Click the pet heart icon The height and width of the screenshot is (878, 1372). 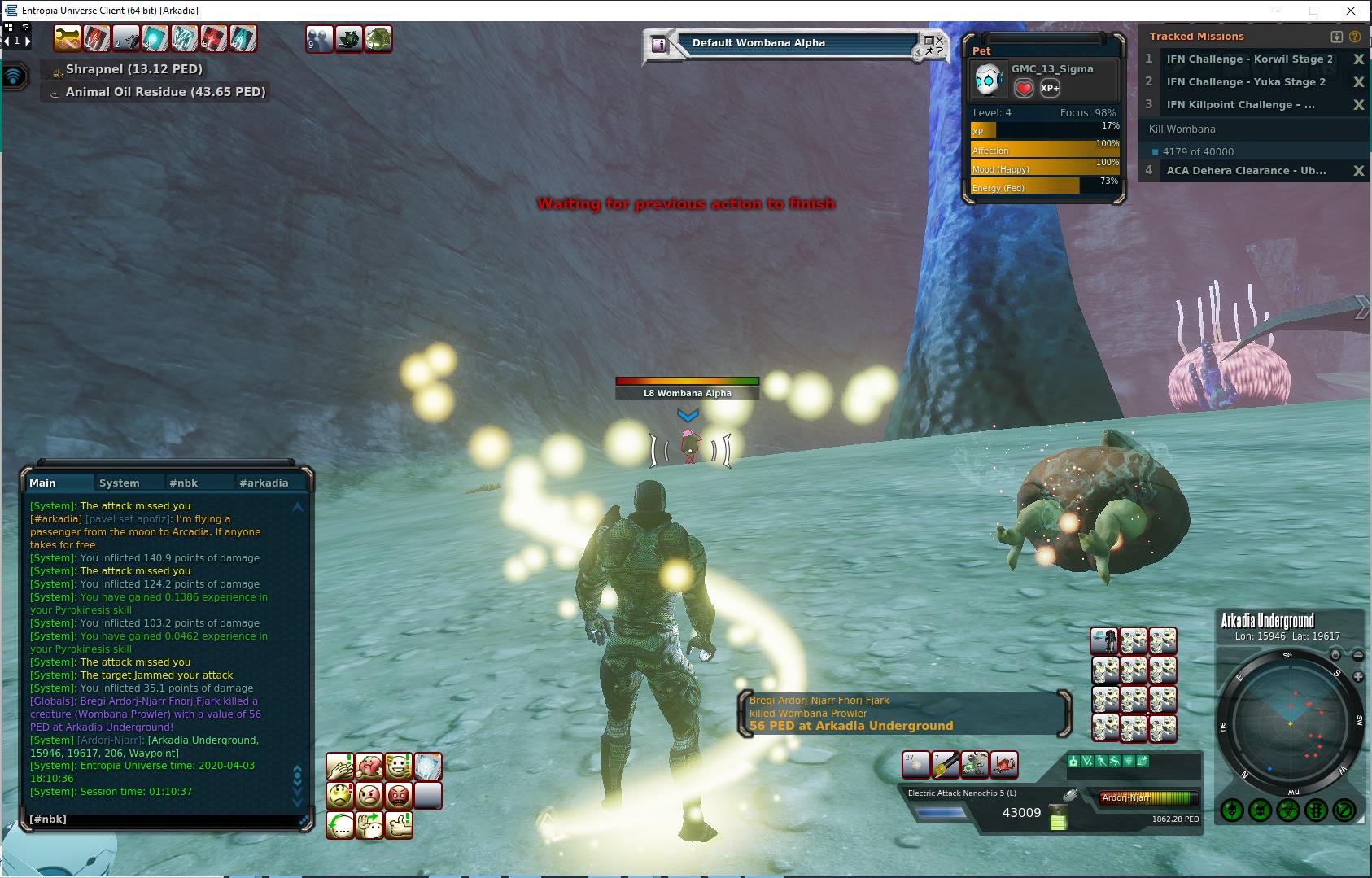(x=1024, y=88)
